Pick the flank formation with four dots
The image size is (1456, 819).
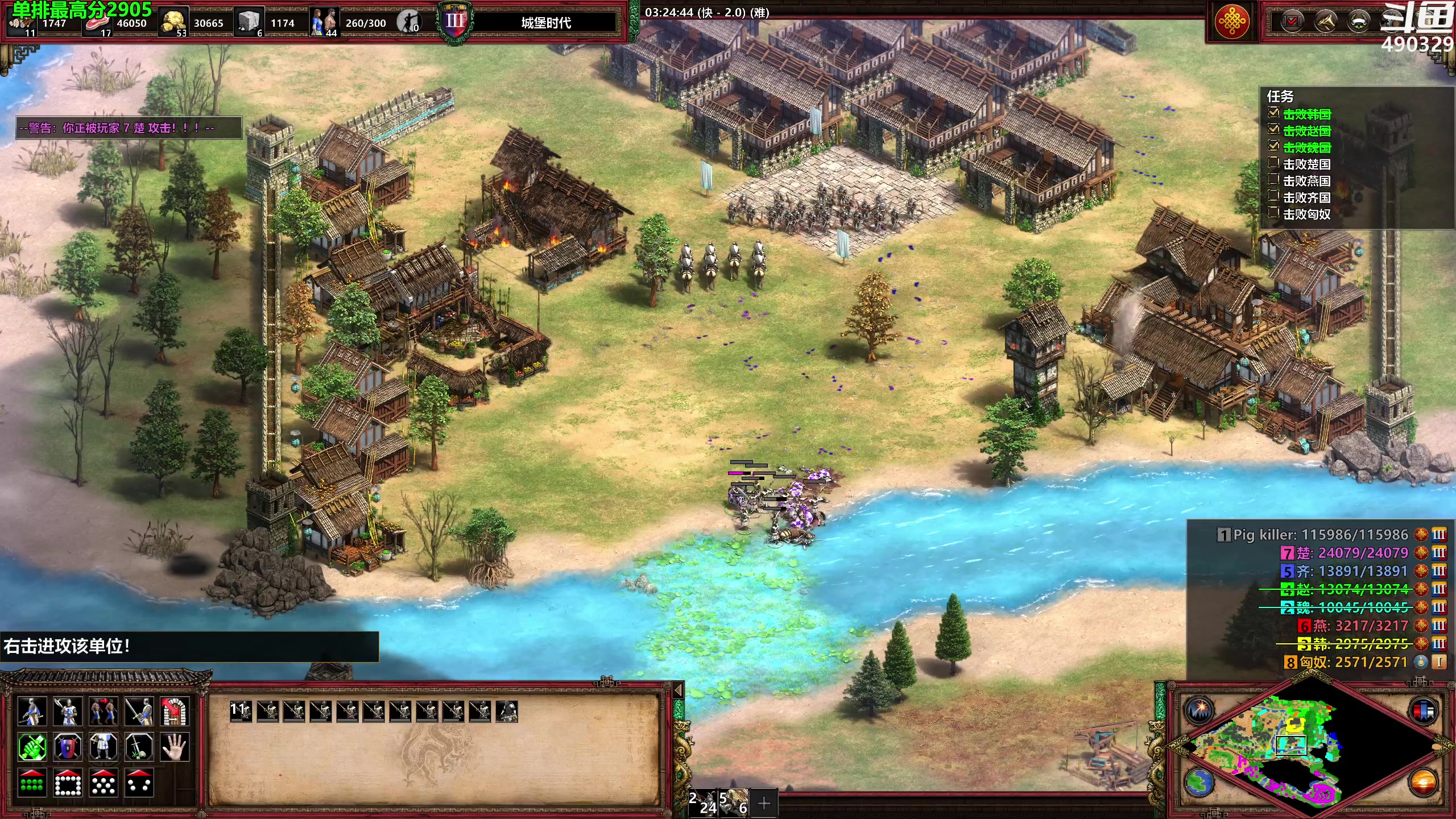pyautogui.click(x=139, y=783)
